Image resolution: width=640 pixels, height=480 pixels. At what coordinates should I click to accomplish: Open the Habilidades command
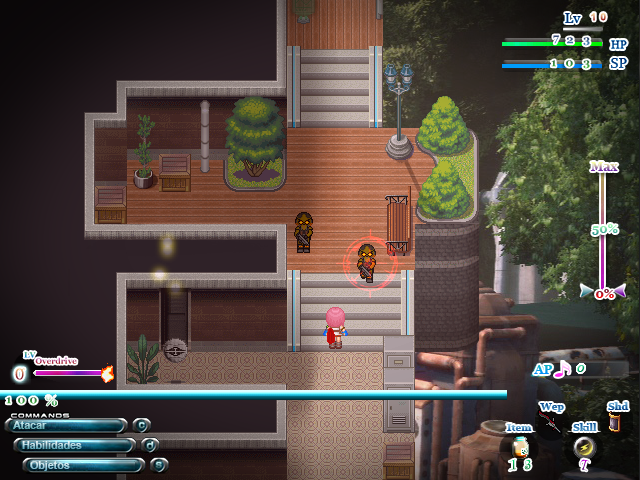coord(72,445)
